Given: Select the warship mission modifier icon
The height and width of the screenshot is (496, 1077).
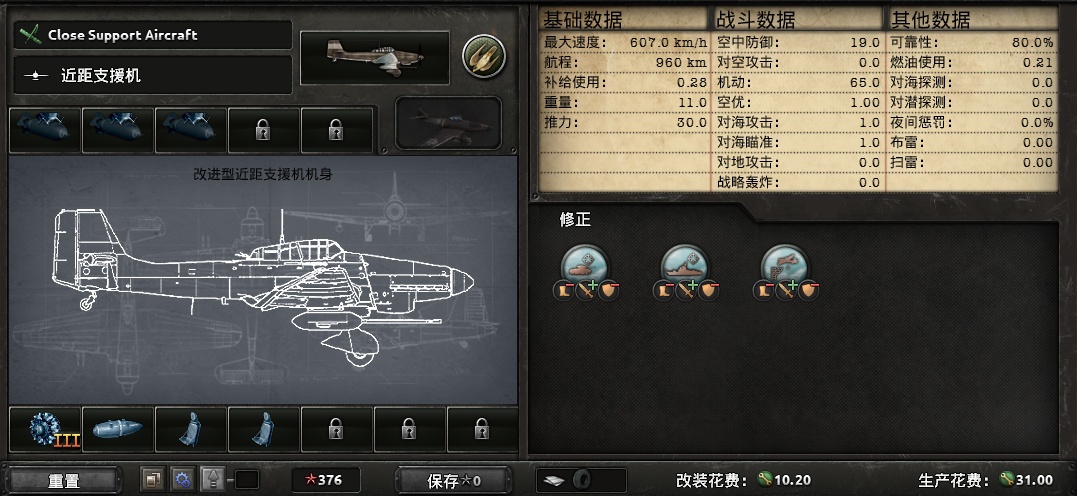Looking at the screenshot, I should coord(685,265).
